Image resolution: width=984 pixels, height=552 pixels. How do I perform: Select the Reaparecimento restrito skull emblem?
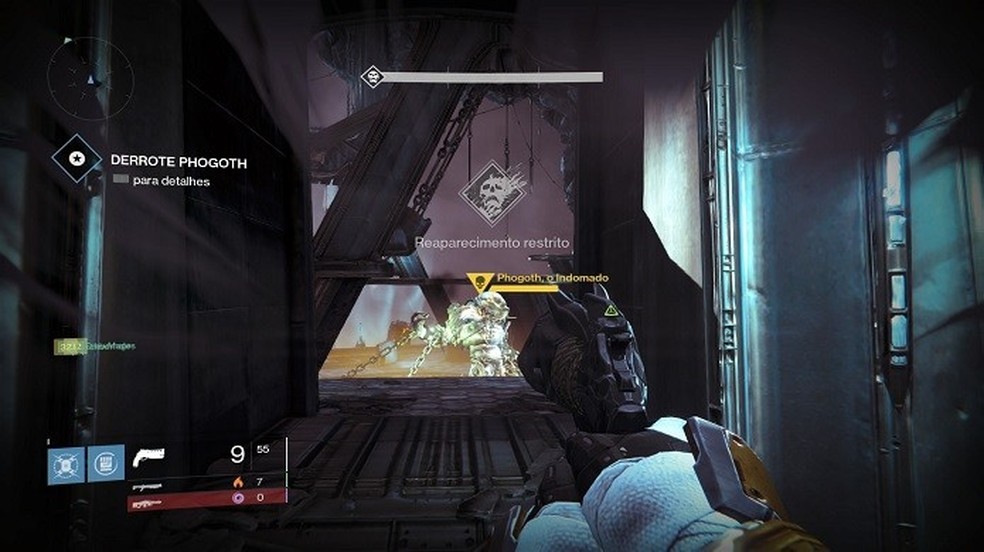493,193
